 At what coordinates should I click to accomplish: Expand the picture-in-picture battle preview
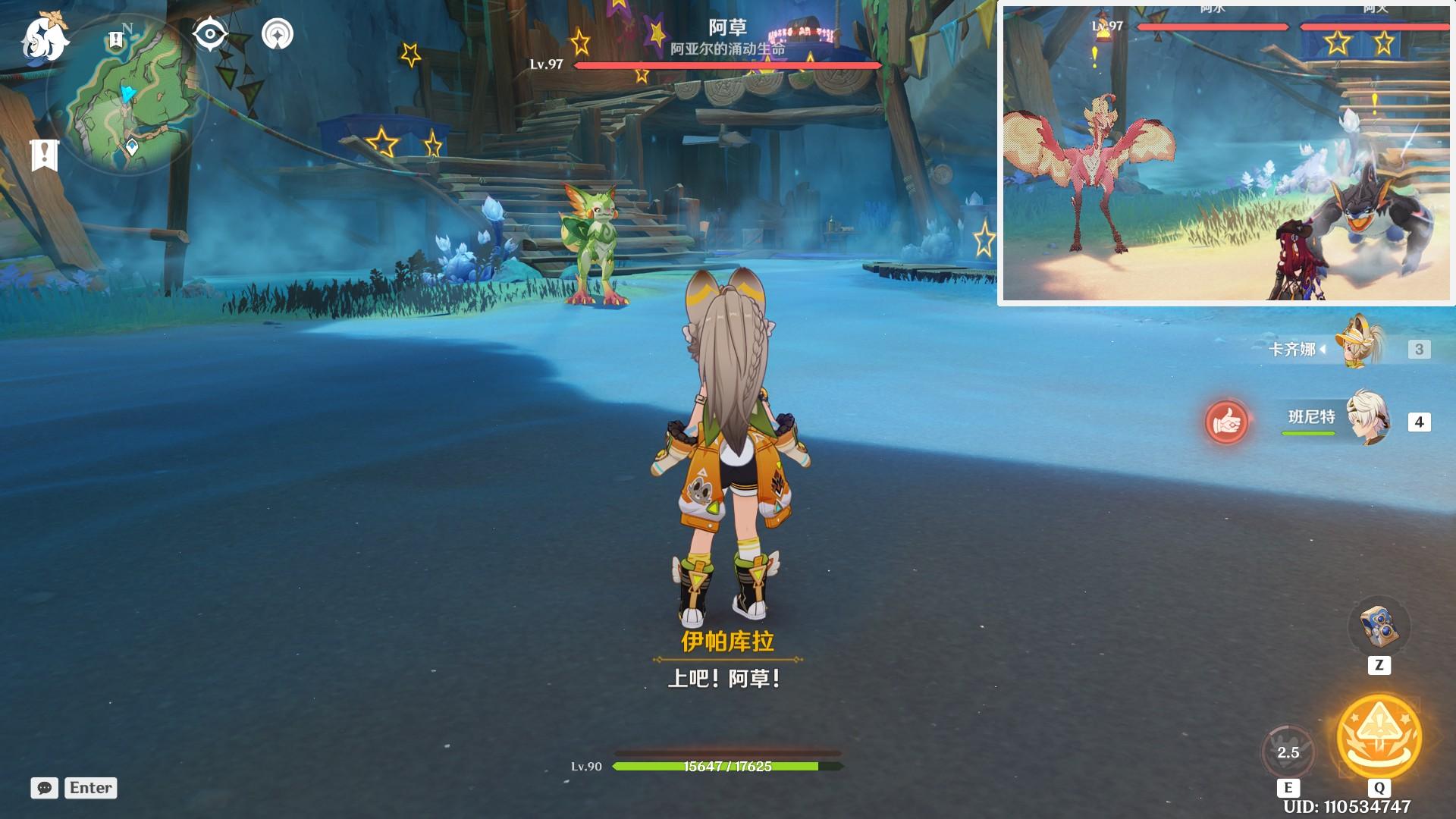pos(1227,153)
